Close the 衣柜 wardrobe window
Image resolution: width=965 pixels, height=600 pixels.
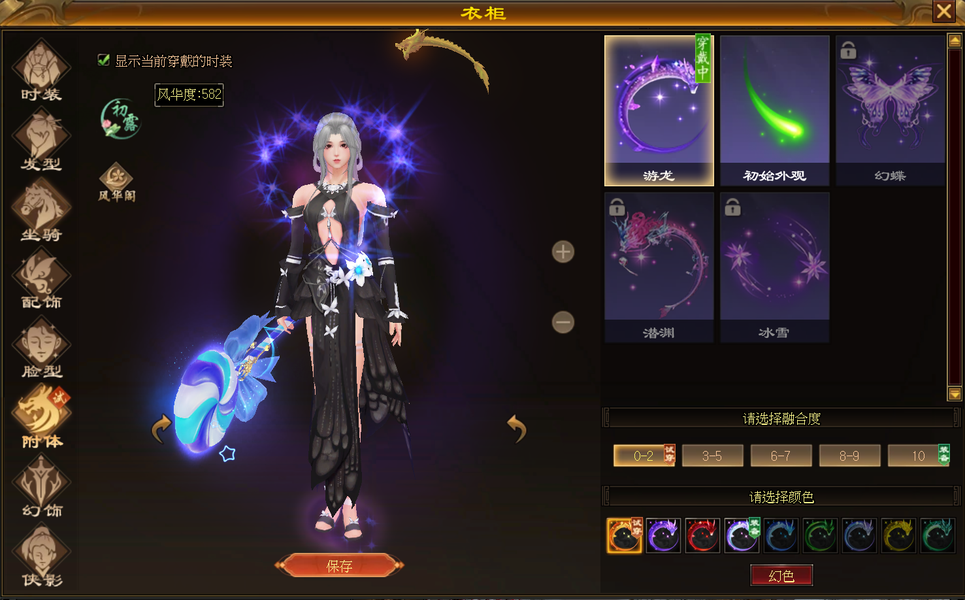(943, 11)
